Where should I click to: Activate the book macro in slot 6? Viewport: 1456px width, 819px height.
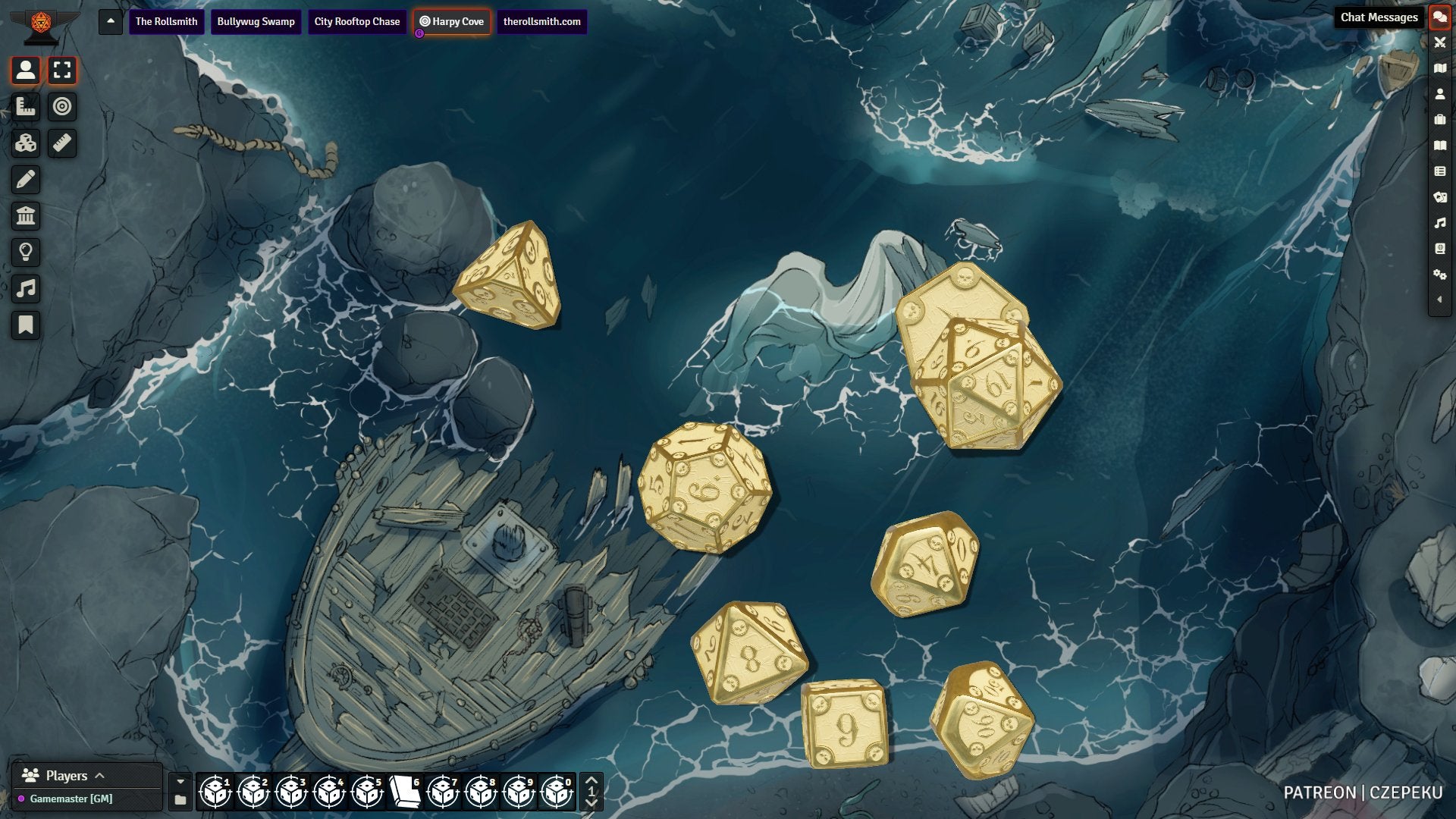(x=405, y=792)
